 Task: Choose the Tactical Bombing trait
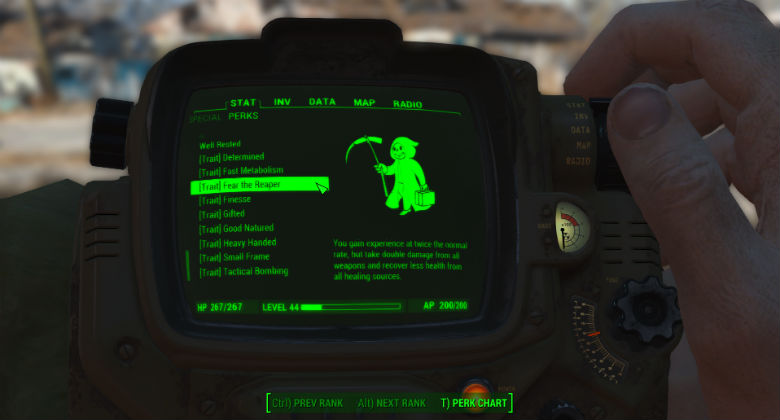tap(243, 271)
